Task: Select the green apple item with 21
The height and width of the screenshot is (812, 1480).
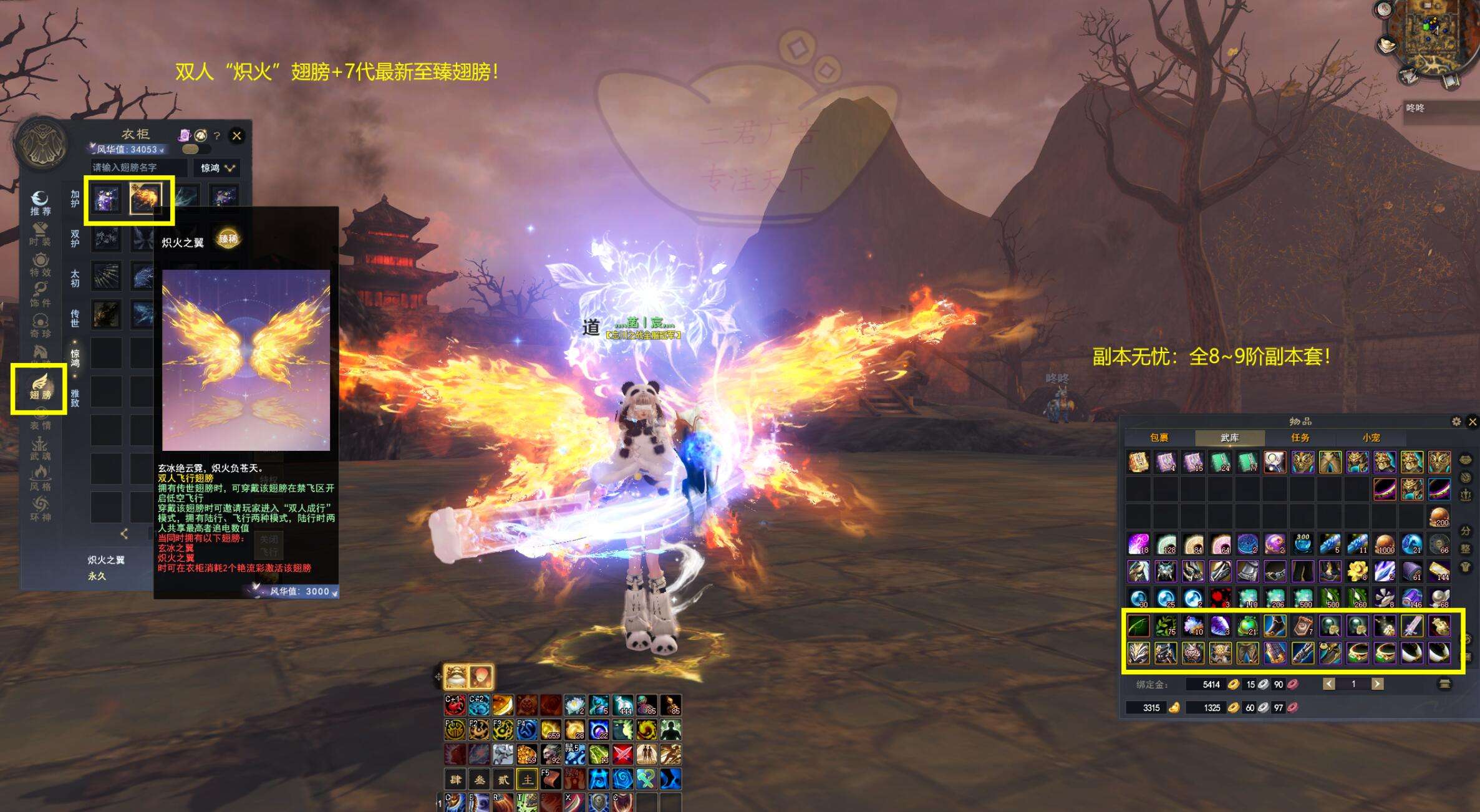Action: (1247, 626)
